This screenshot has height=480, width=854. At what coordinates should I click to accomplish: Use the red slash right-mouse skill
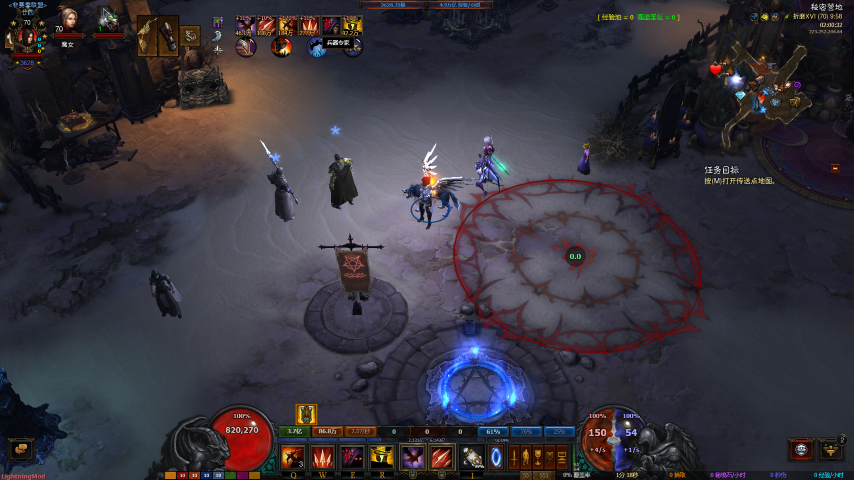tap(442, 458)
